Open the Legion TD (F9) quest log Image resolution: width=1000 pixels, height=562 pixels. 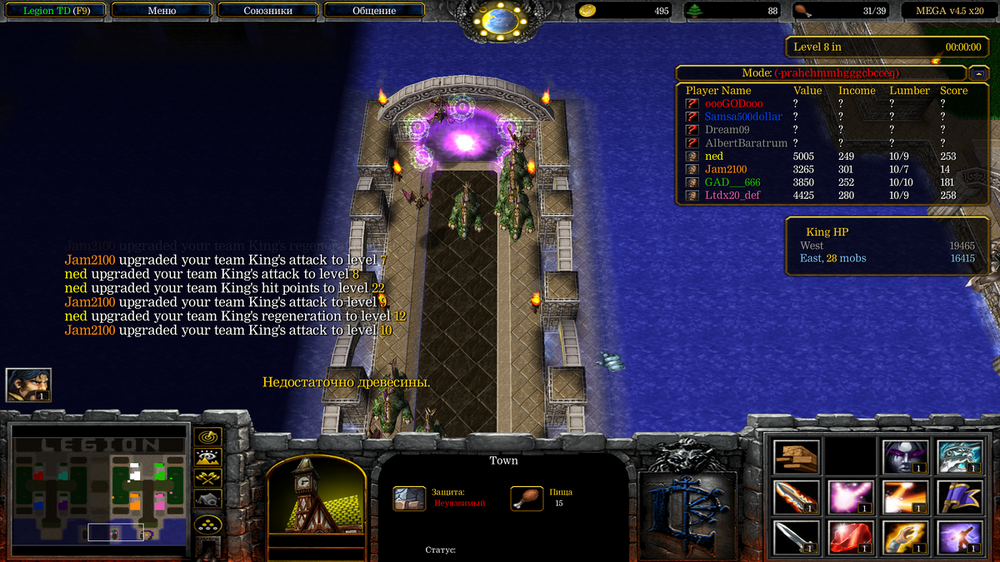(x=54, y=11)
